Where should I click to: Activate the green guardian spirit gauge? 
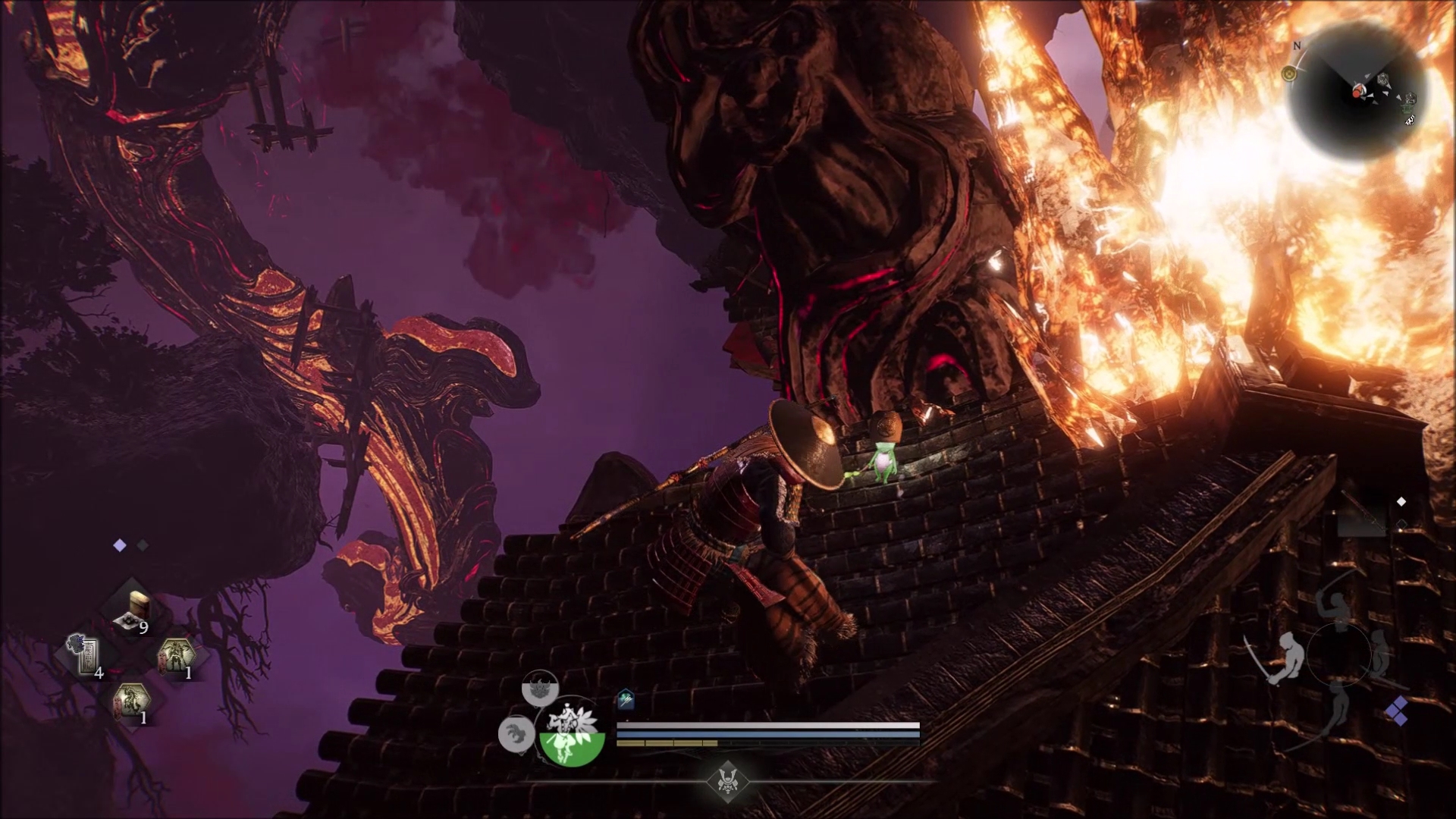click(572, 733)
